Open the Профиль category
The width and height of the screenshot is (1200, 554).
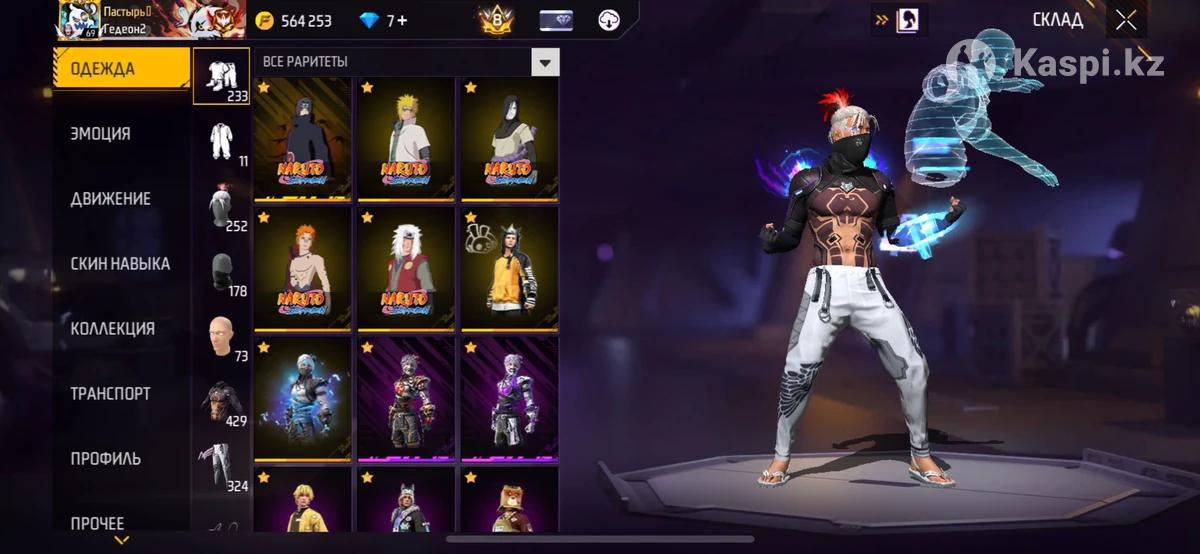click(x=105, y=459)
